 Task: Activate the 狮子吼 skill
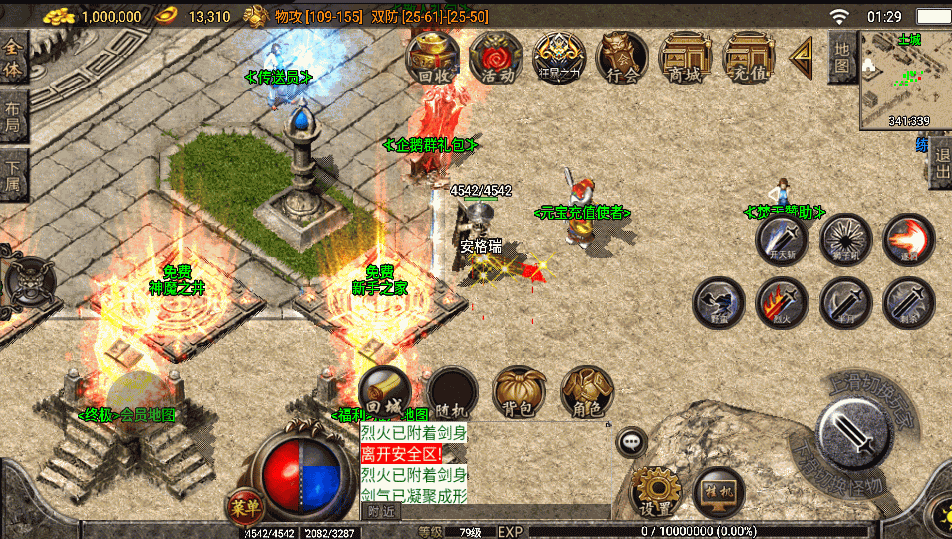(x=845, y=239)
